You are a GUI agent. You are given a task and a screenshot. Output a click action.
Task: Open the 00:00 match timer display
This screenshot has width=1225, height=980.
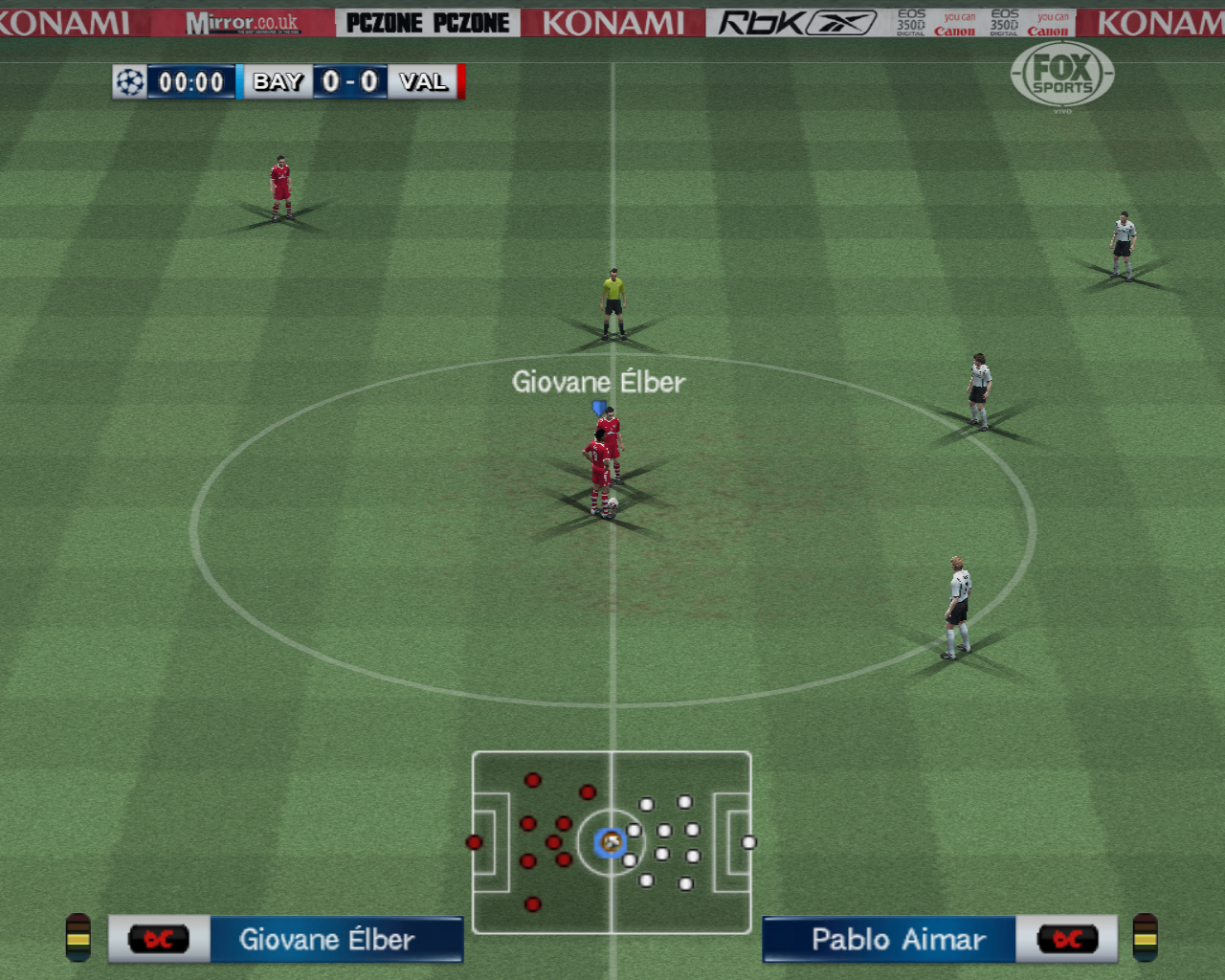(189, 82)
